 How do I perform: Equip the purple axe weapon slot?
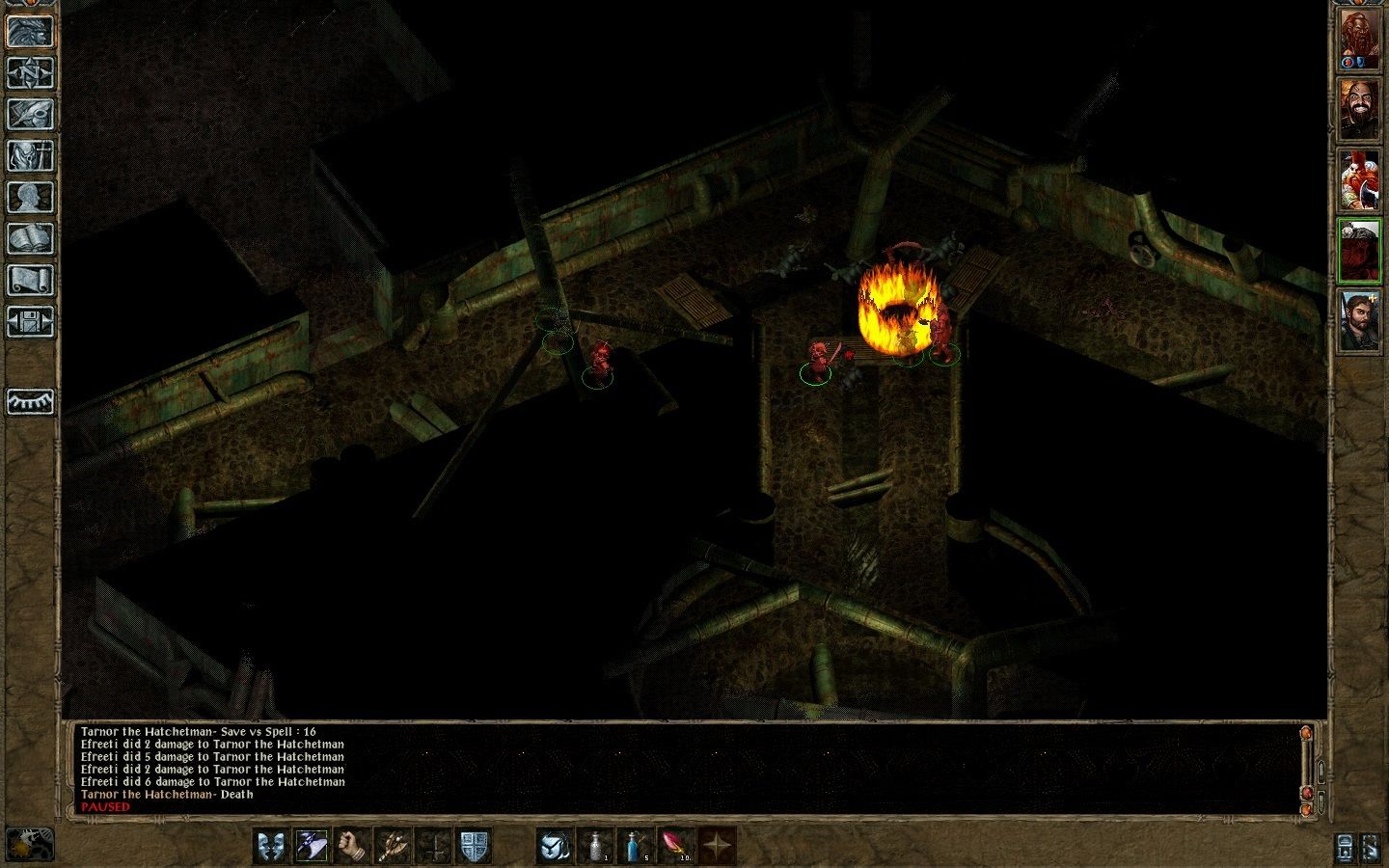(312, 846)
